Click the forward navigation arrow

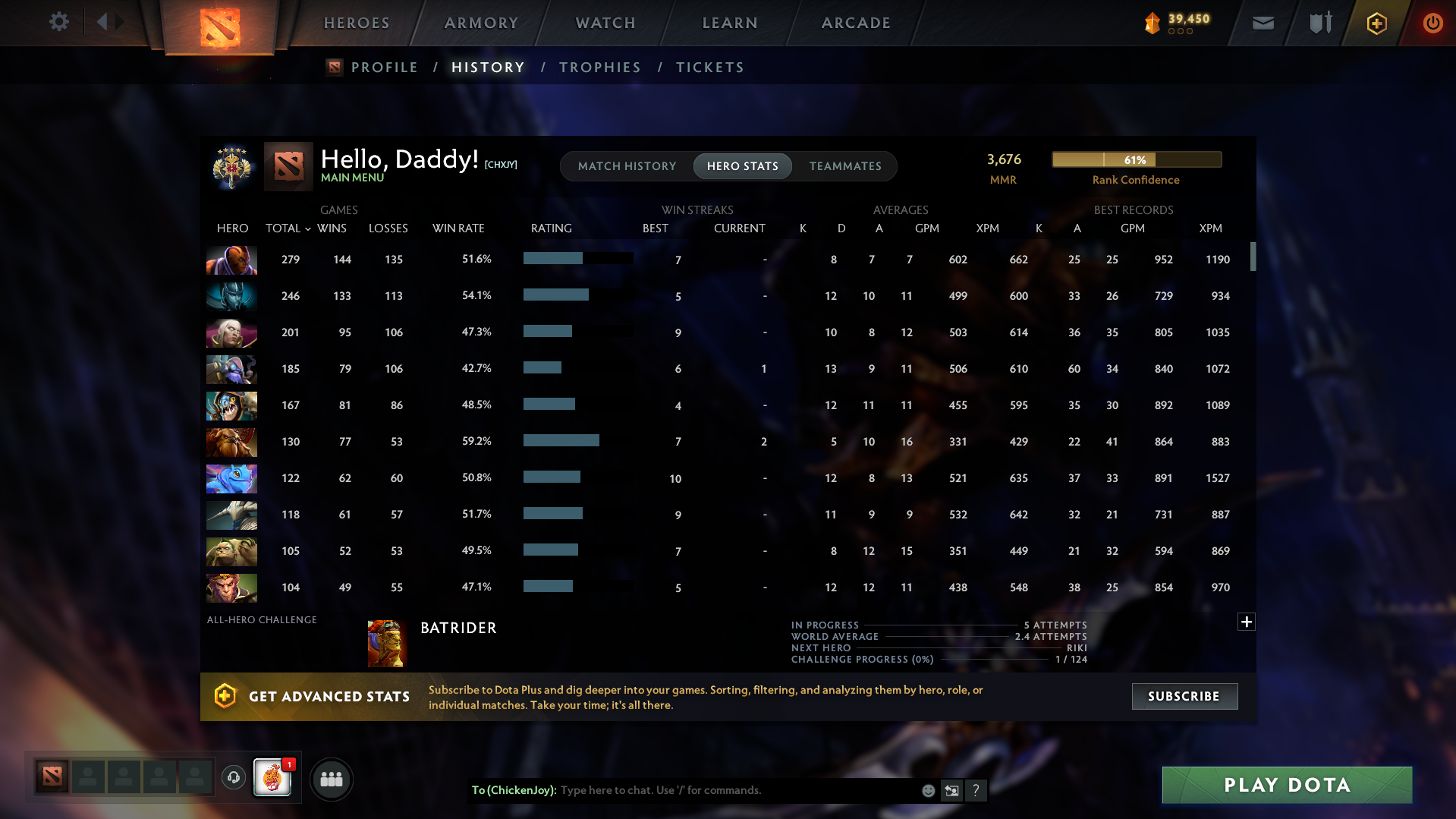(x=120, y=22)
